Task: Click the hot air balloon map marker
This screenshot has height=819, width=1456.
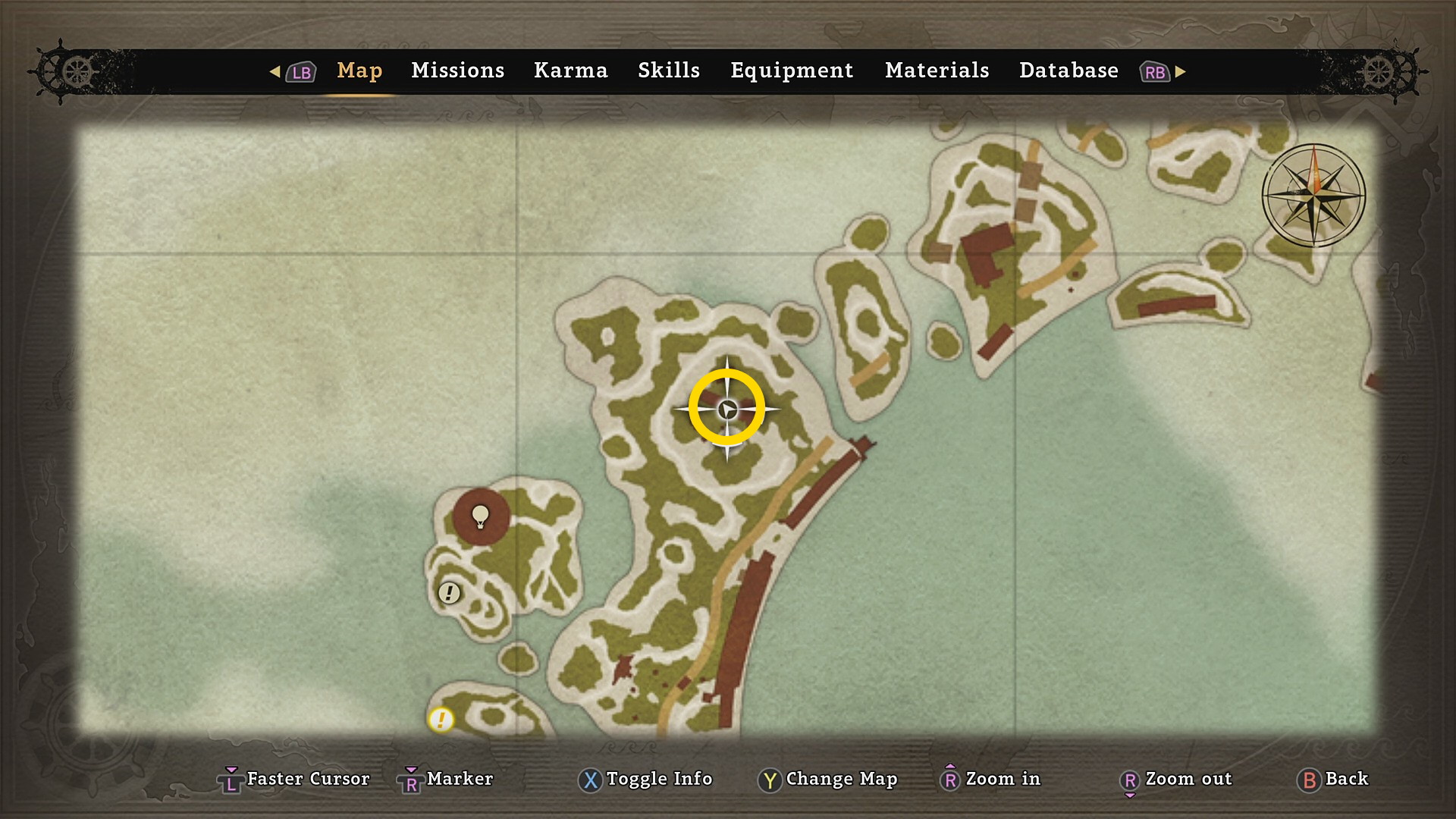Action: point(481,516)
